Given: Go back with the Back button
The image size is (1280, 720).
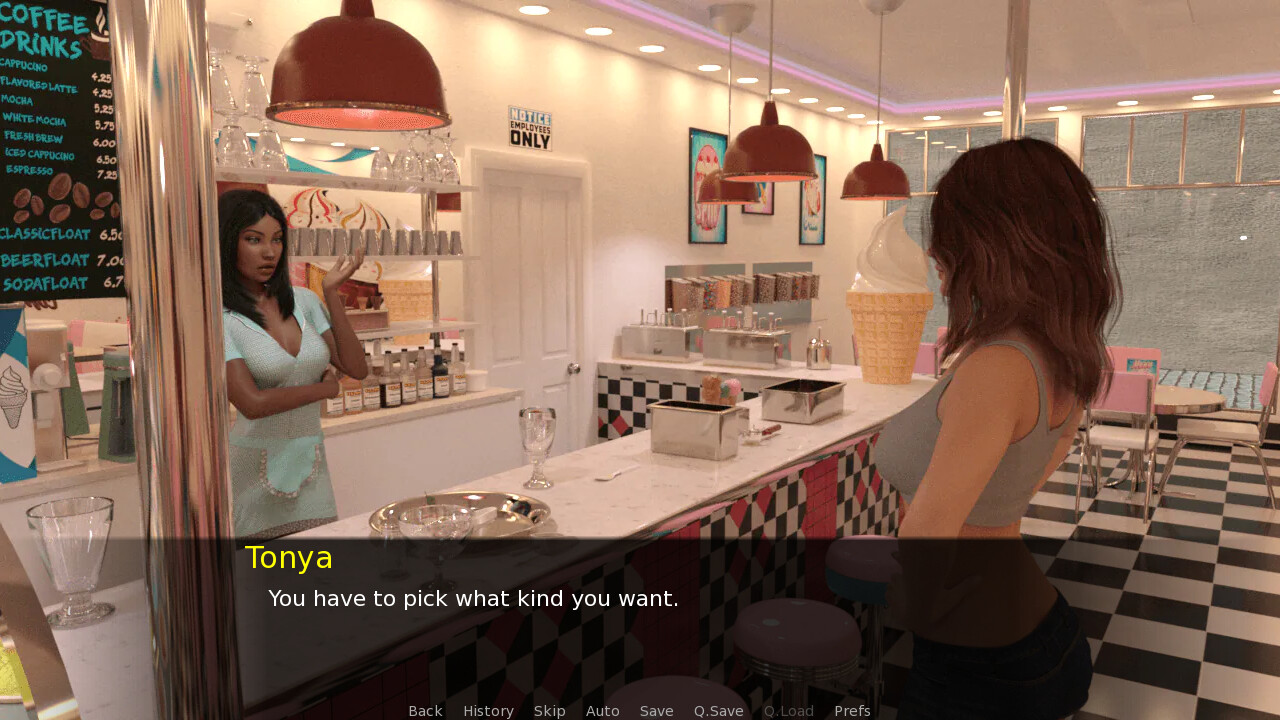Looking at the screenshot, I should click(x=425, y=711).
